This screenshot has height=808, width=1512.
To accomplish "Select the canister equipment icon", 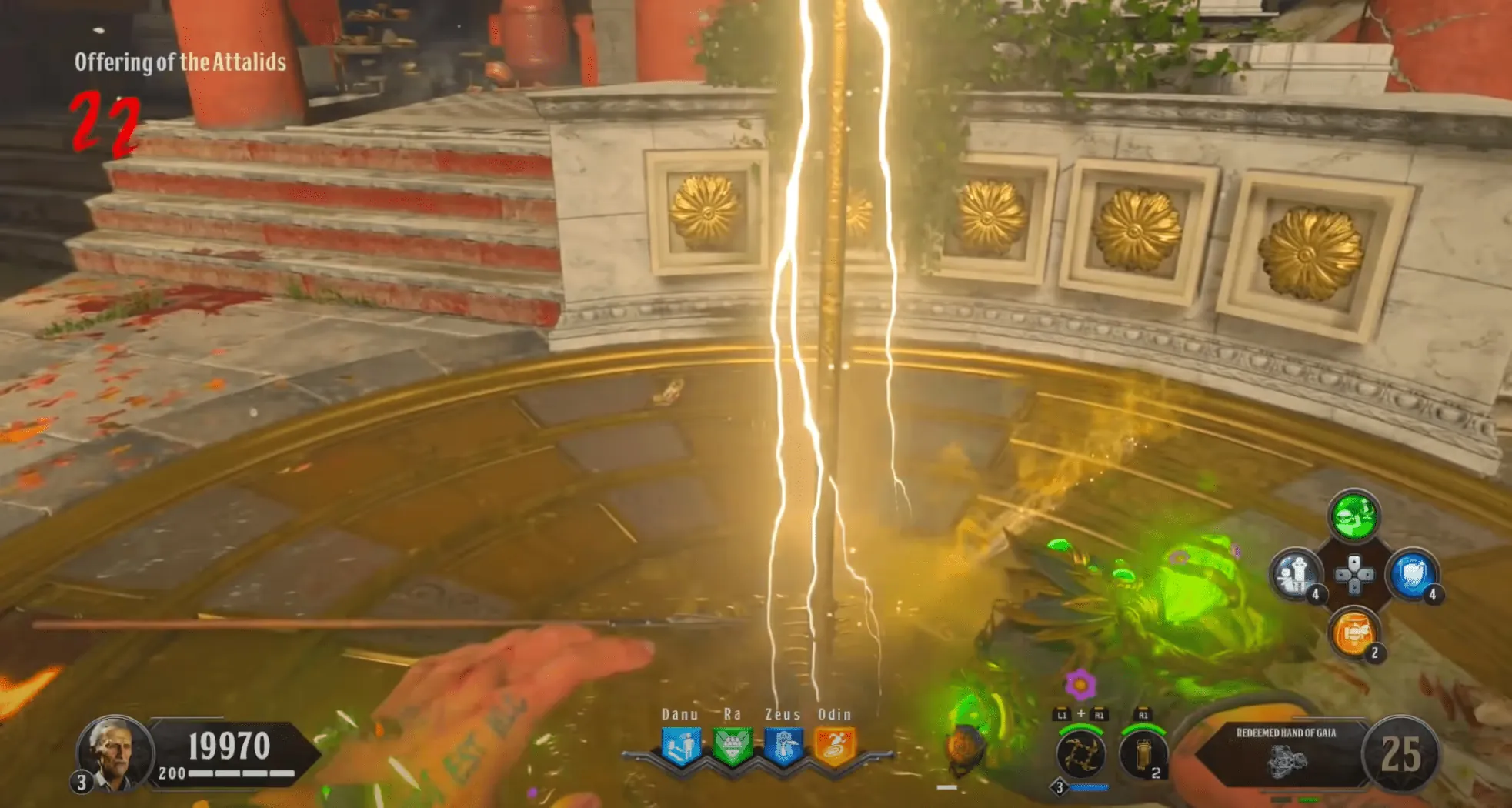I will (1142, 754).
